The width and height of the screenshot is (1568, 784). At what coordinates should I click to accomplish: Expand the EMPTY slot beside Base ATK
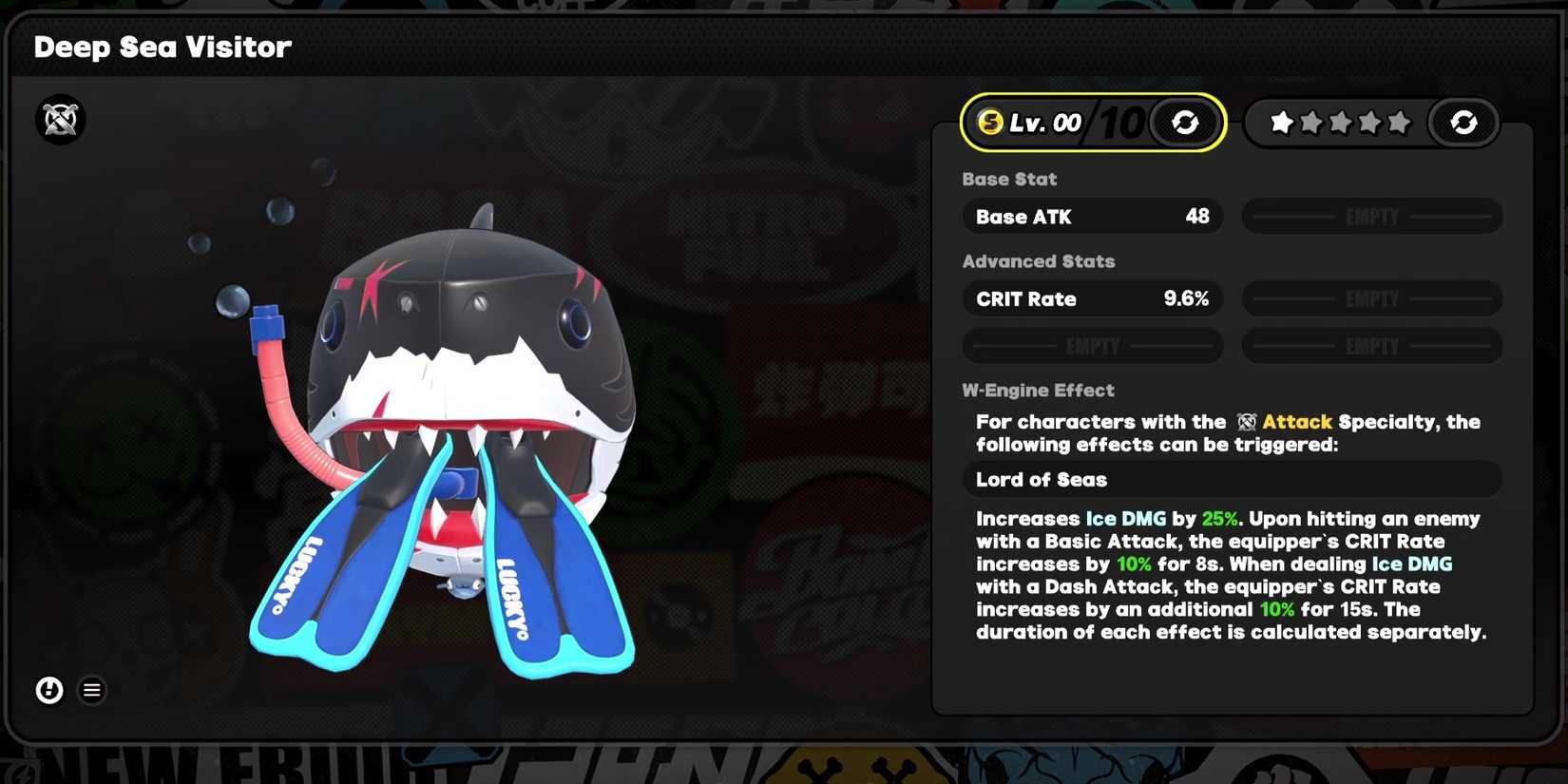1371,216
